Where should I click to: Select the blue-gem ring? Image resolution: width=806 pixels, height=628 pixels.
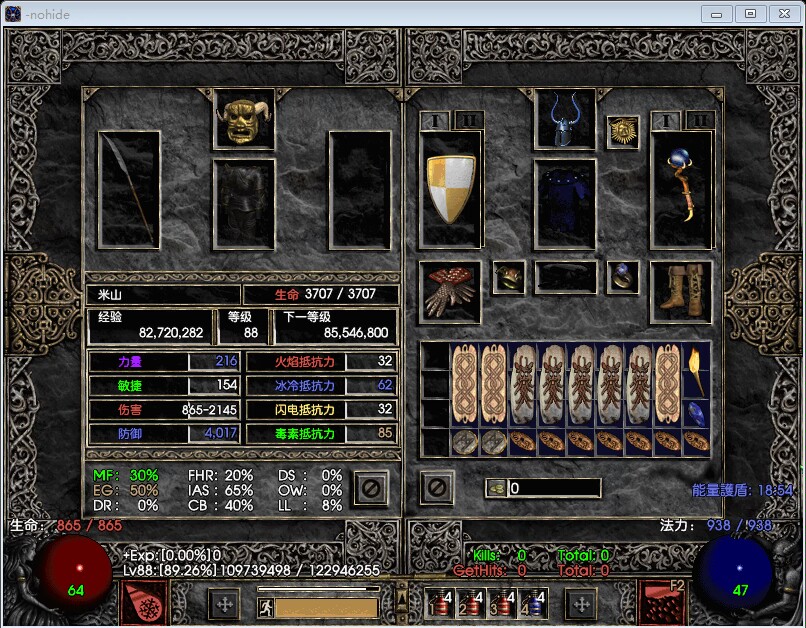coord(623,277)
